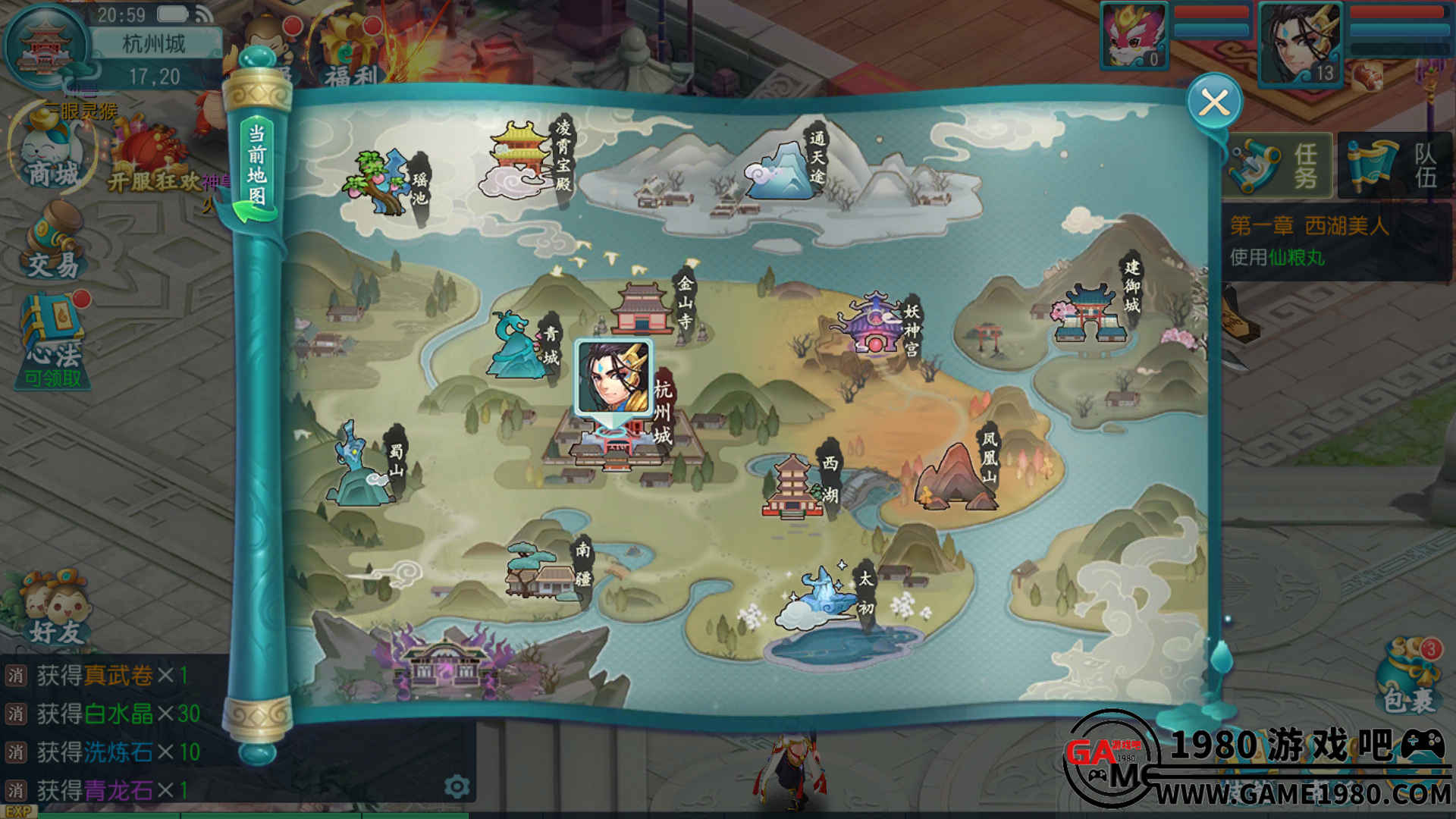The height and width of the screenshot is (819, 1456).
Task: Open chat settings gear icon
Action: pos(457,786)
